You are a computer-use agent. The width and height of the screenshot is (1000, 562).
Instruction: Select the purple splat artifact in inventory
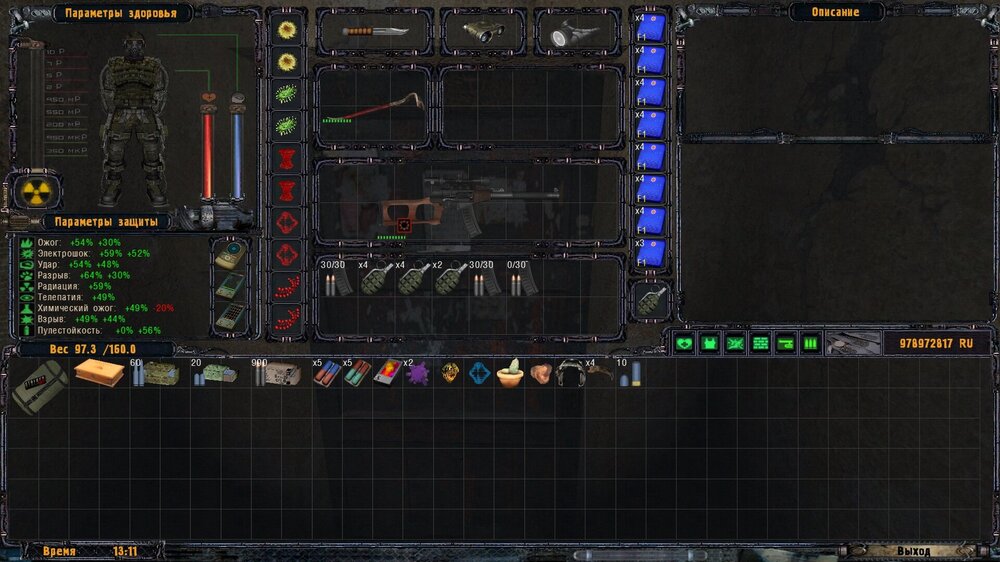(x=417, y=373)
